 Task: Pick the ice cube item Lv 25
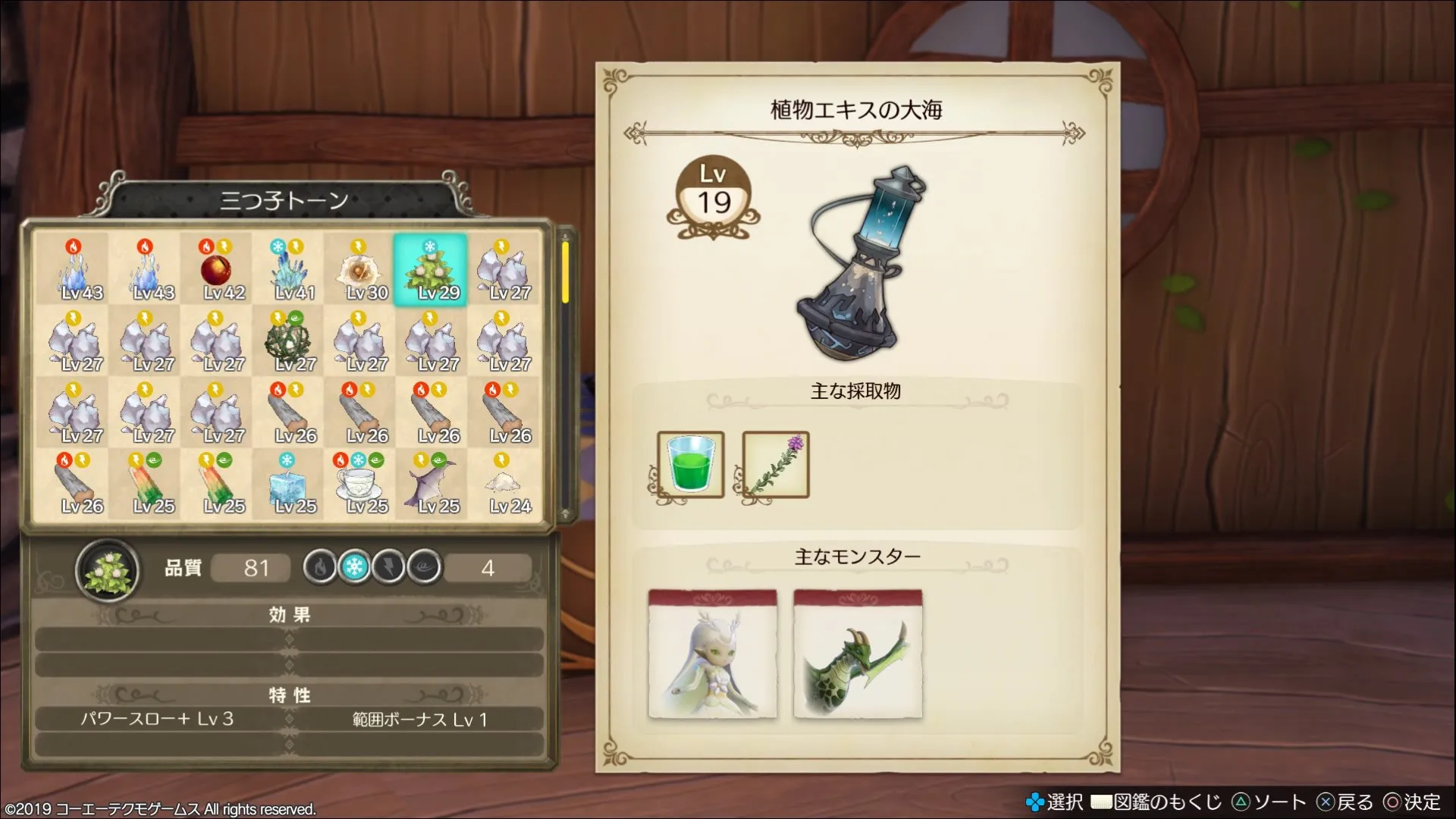288,484
